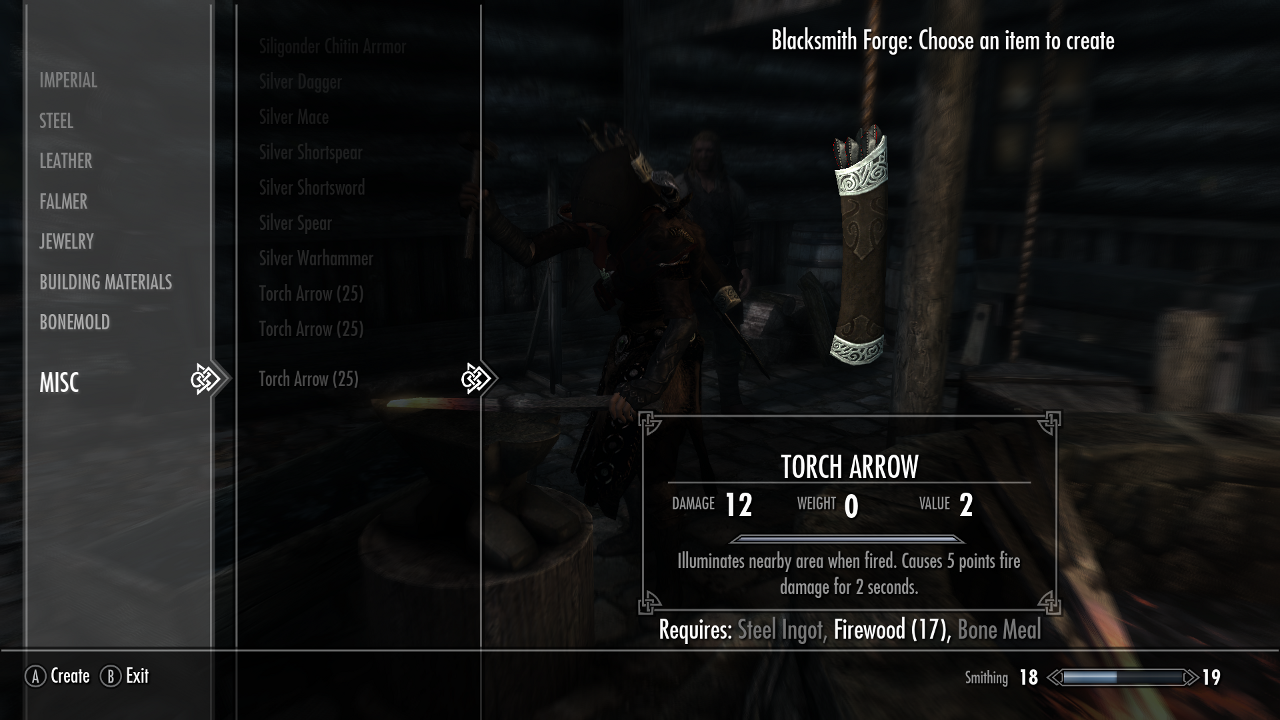Click the highlighted Misc category
The height and width of the screenshot is (720, 1280).
tap(59, 382)
